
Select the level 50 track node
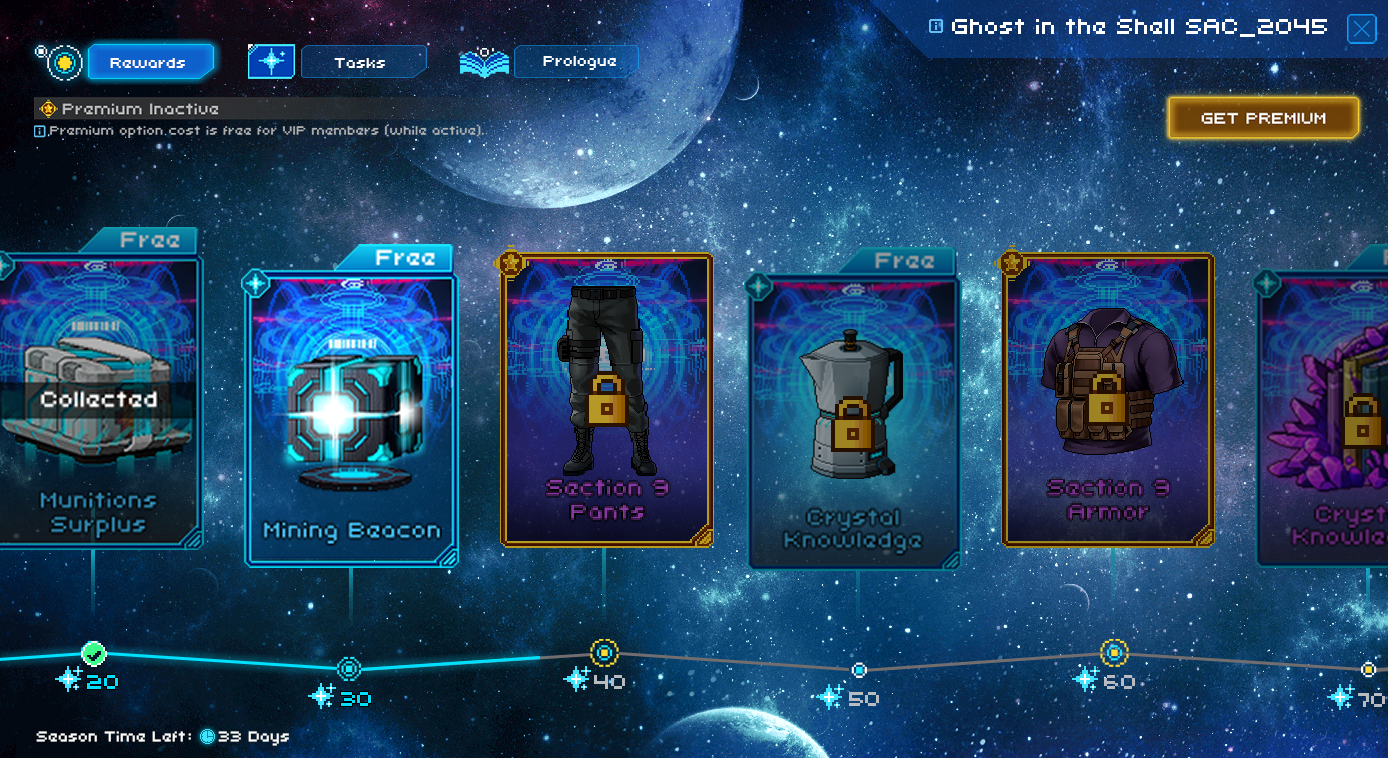[859, 670]
